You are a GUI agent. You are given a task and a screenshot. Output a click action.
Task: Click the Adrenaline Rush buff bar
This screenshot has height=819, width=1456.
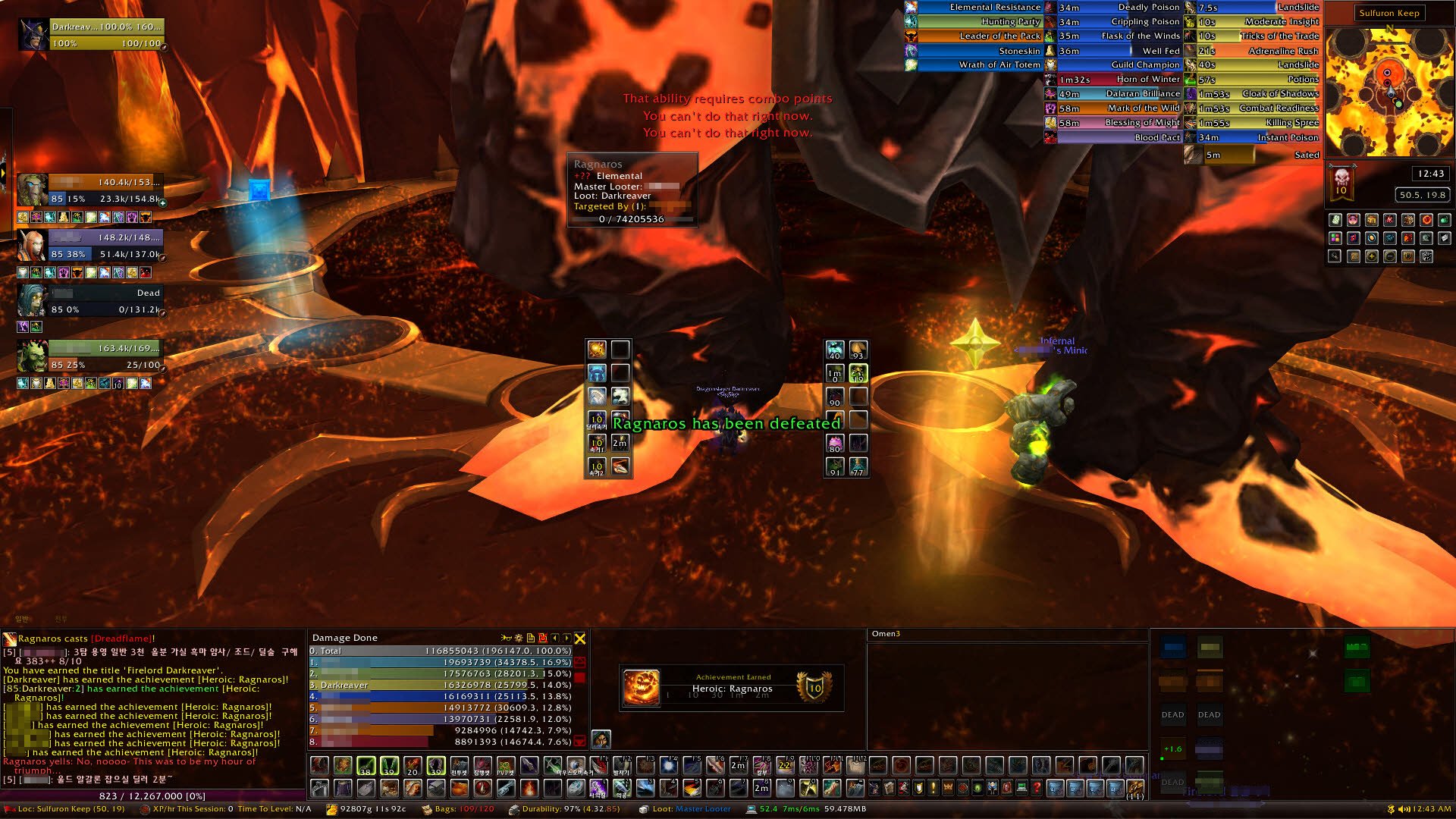point(1259,51)
